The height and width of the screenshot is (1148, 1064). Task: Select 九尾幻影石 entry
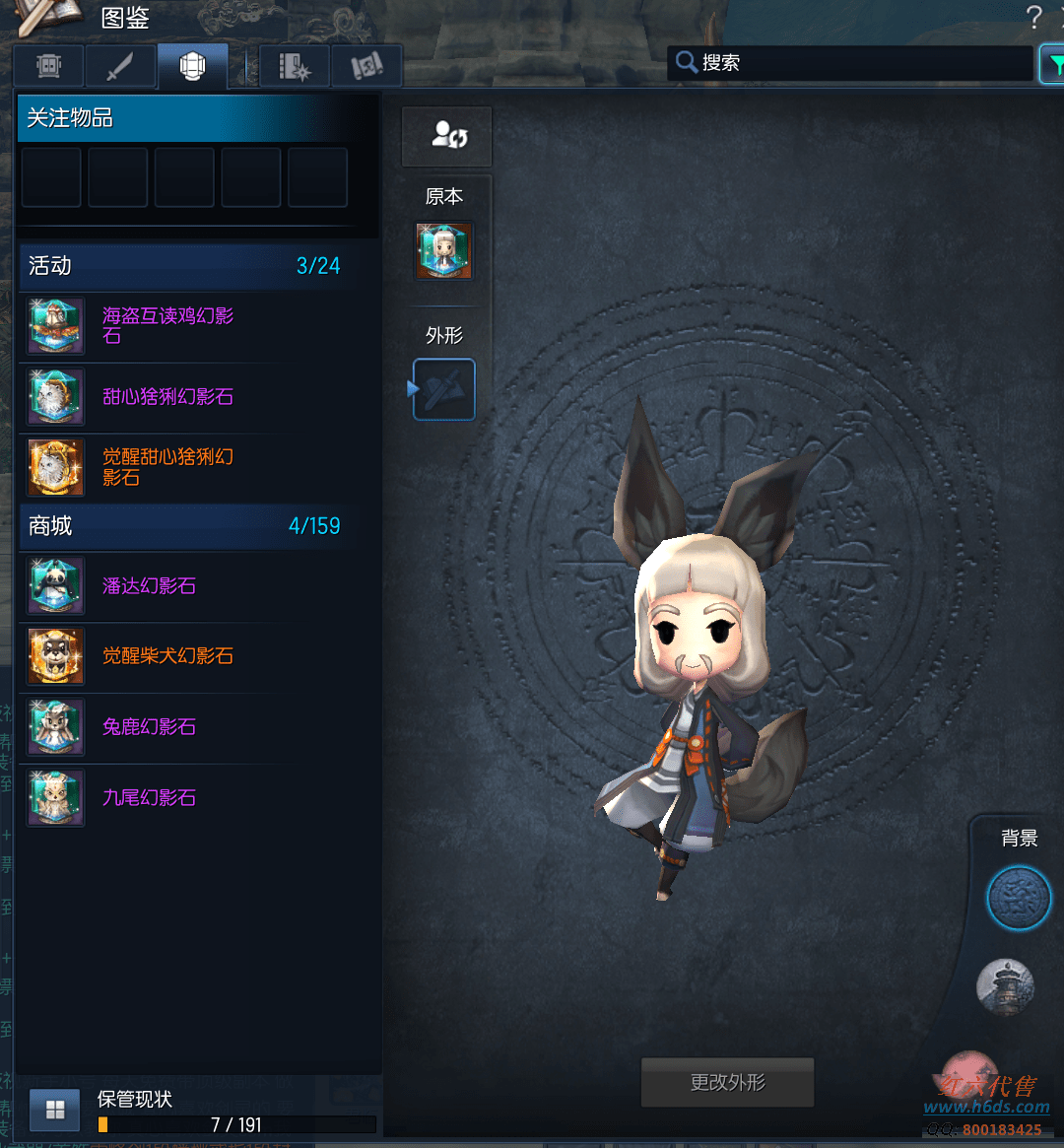[x=149, y=798]
